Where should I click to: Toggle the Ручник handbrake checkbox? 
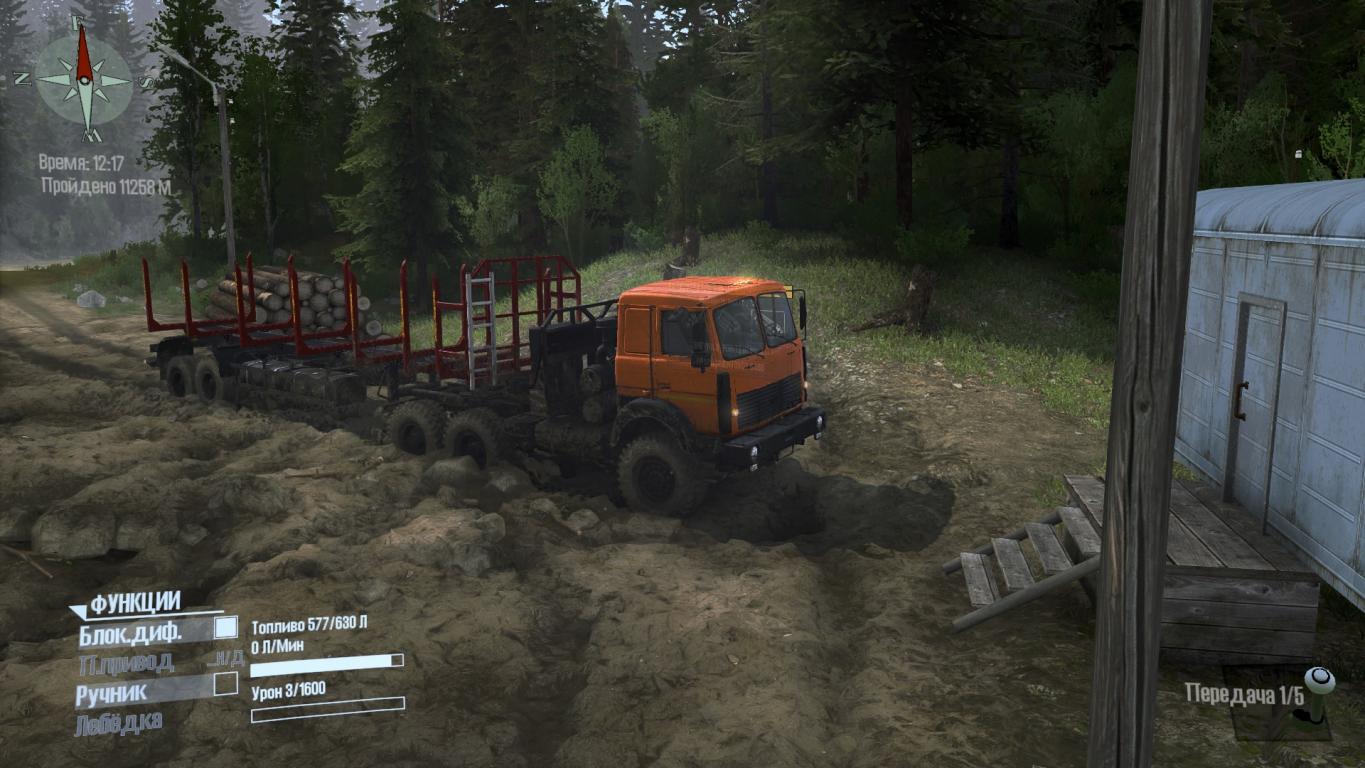(226, 684)
